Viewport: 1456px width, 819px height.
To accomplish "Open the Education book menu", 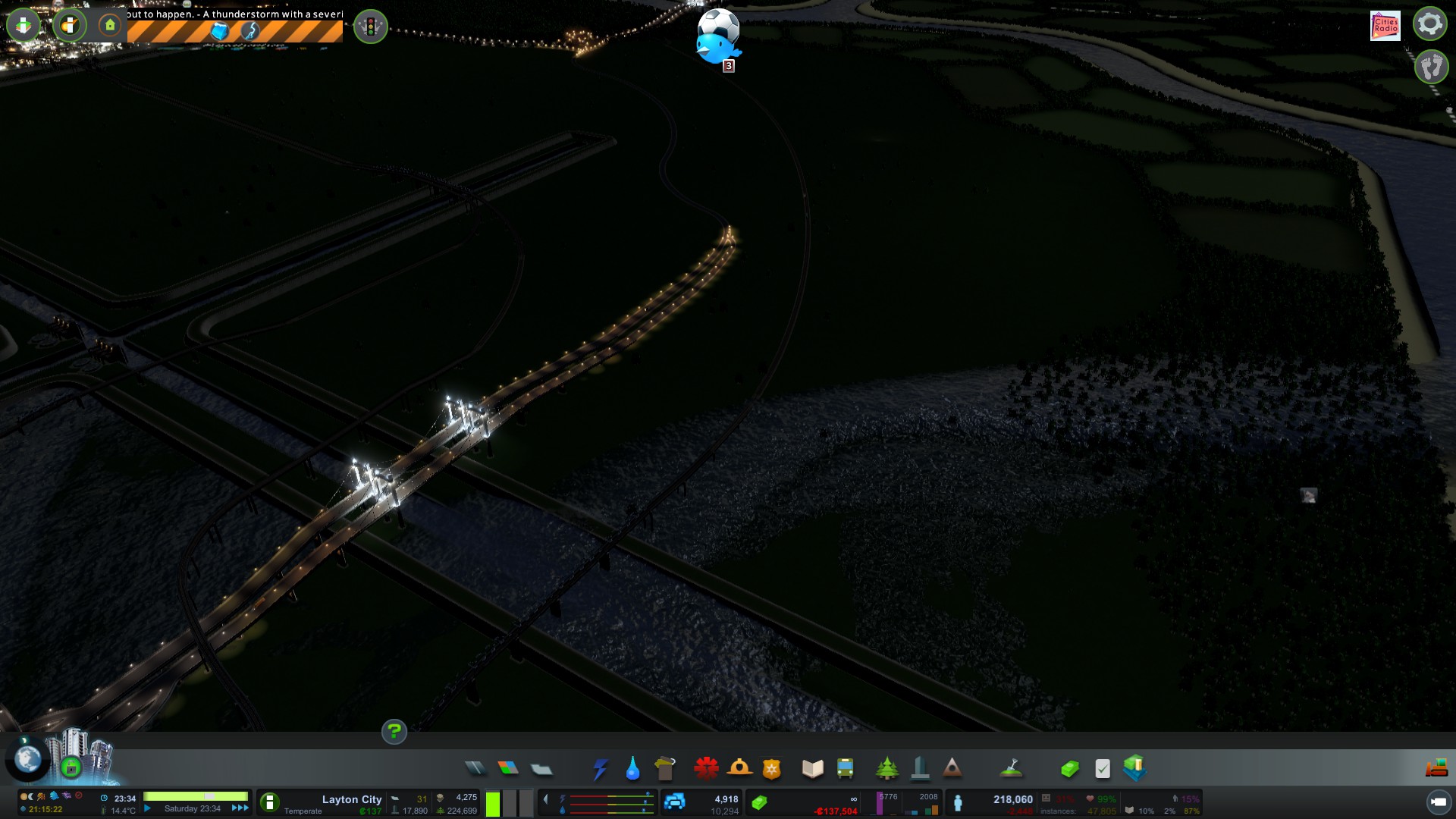I will [x=812, y=769].
